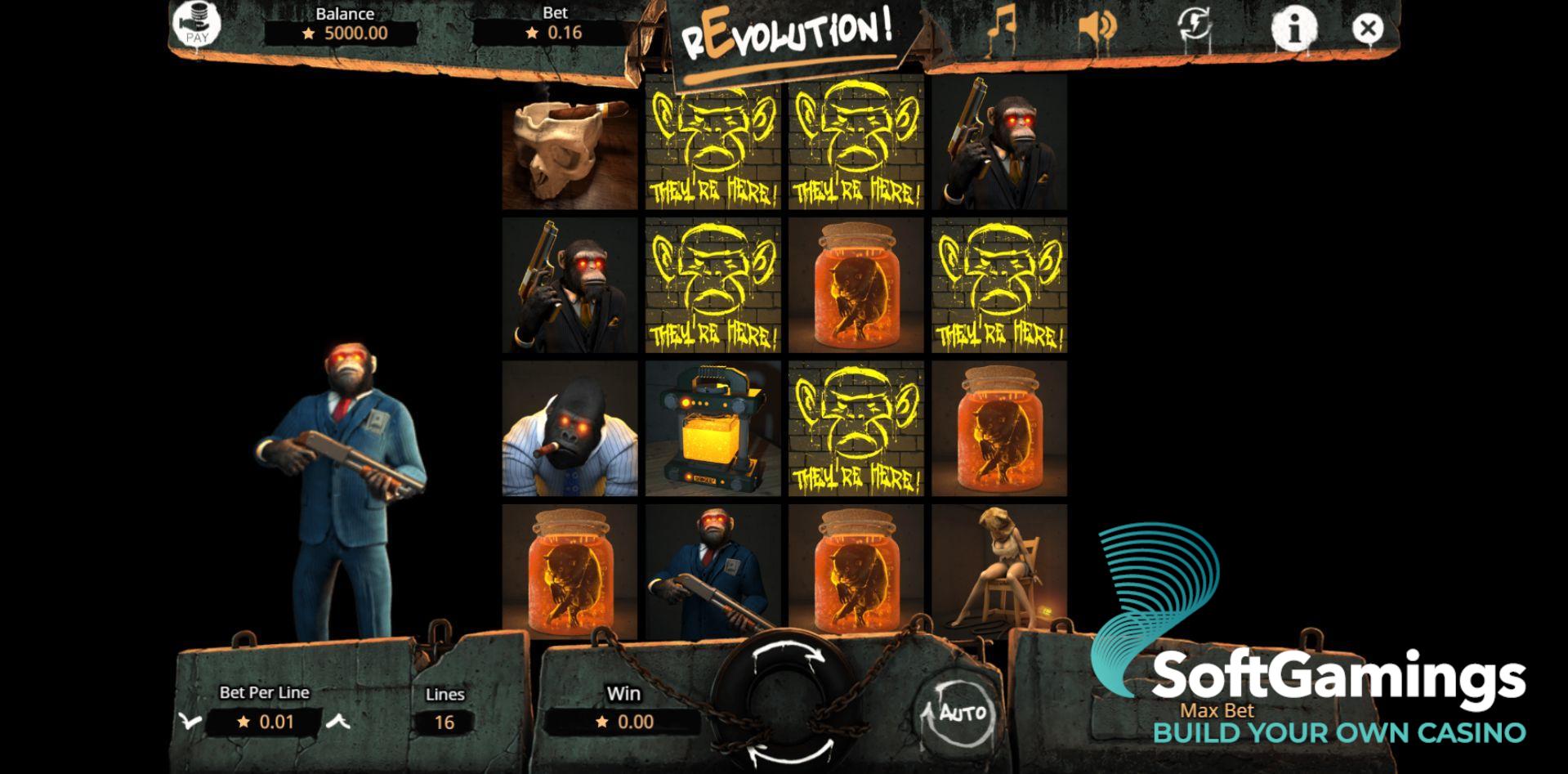Click the Win amount display
Image resolution: width=1568 pixels, height=774 pixels.
(624, 722)
